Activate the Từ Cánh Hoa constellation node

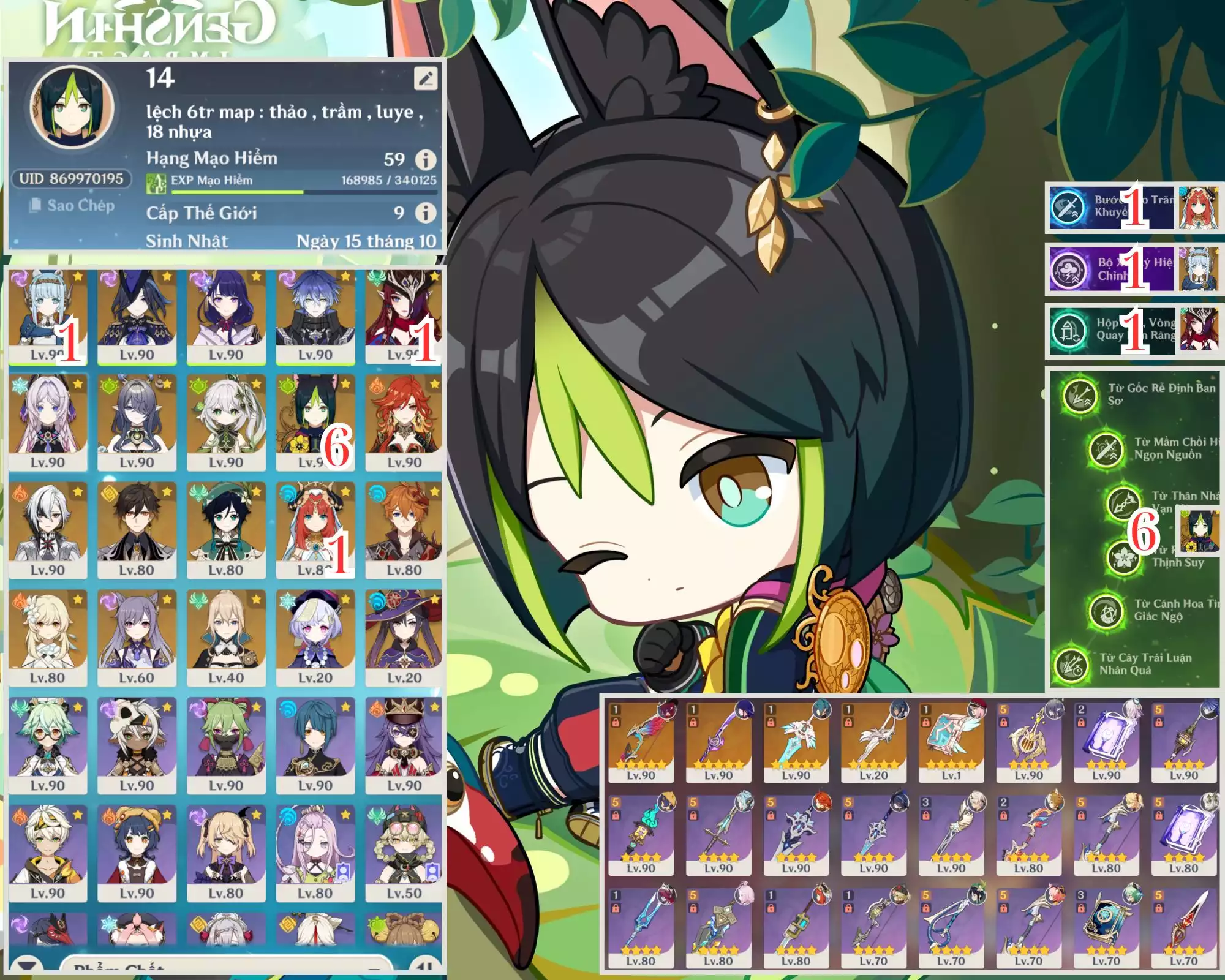point(1106,611)
